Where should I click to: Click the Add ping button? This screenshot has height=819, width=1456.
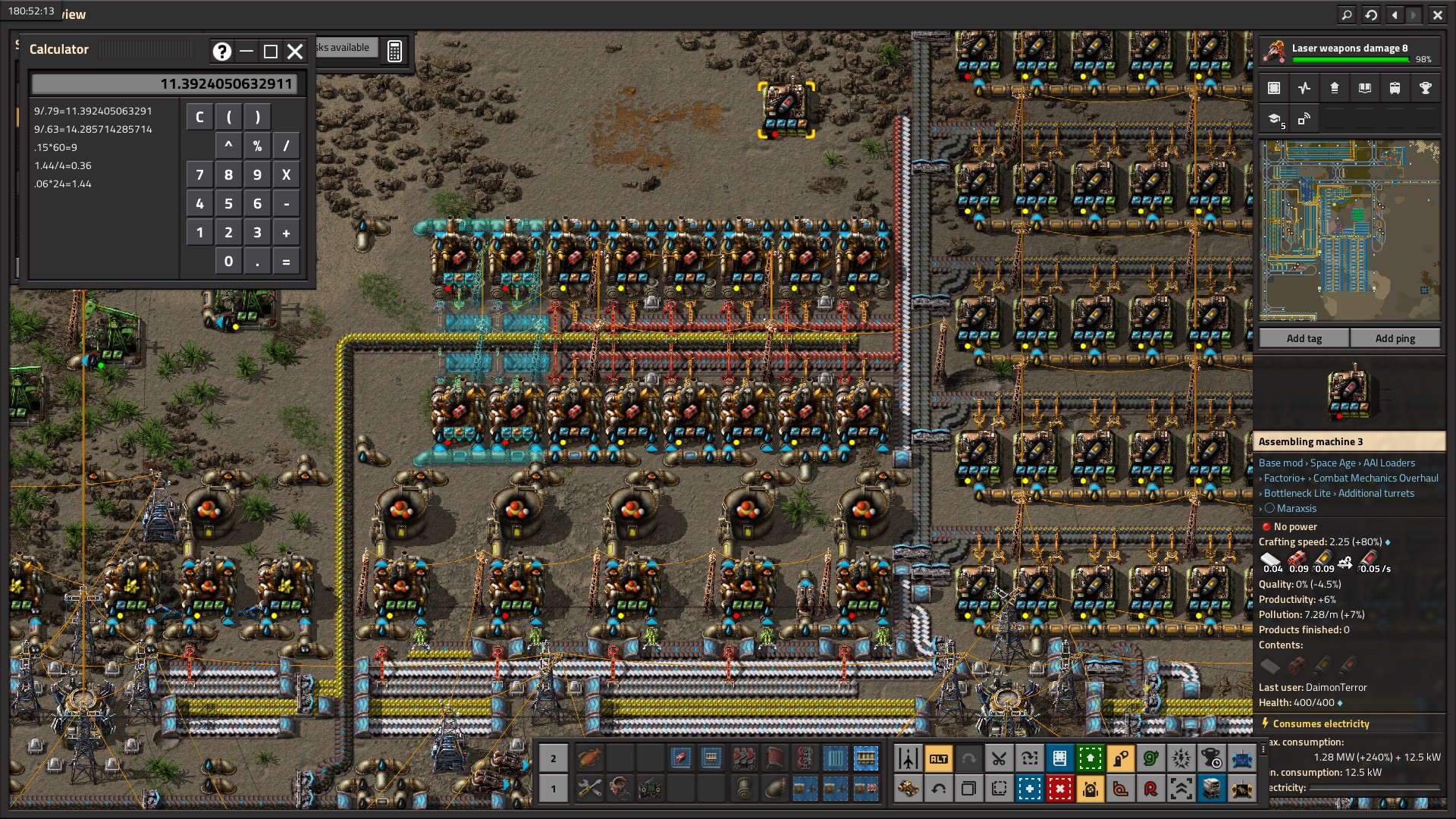pos(1395,338)
